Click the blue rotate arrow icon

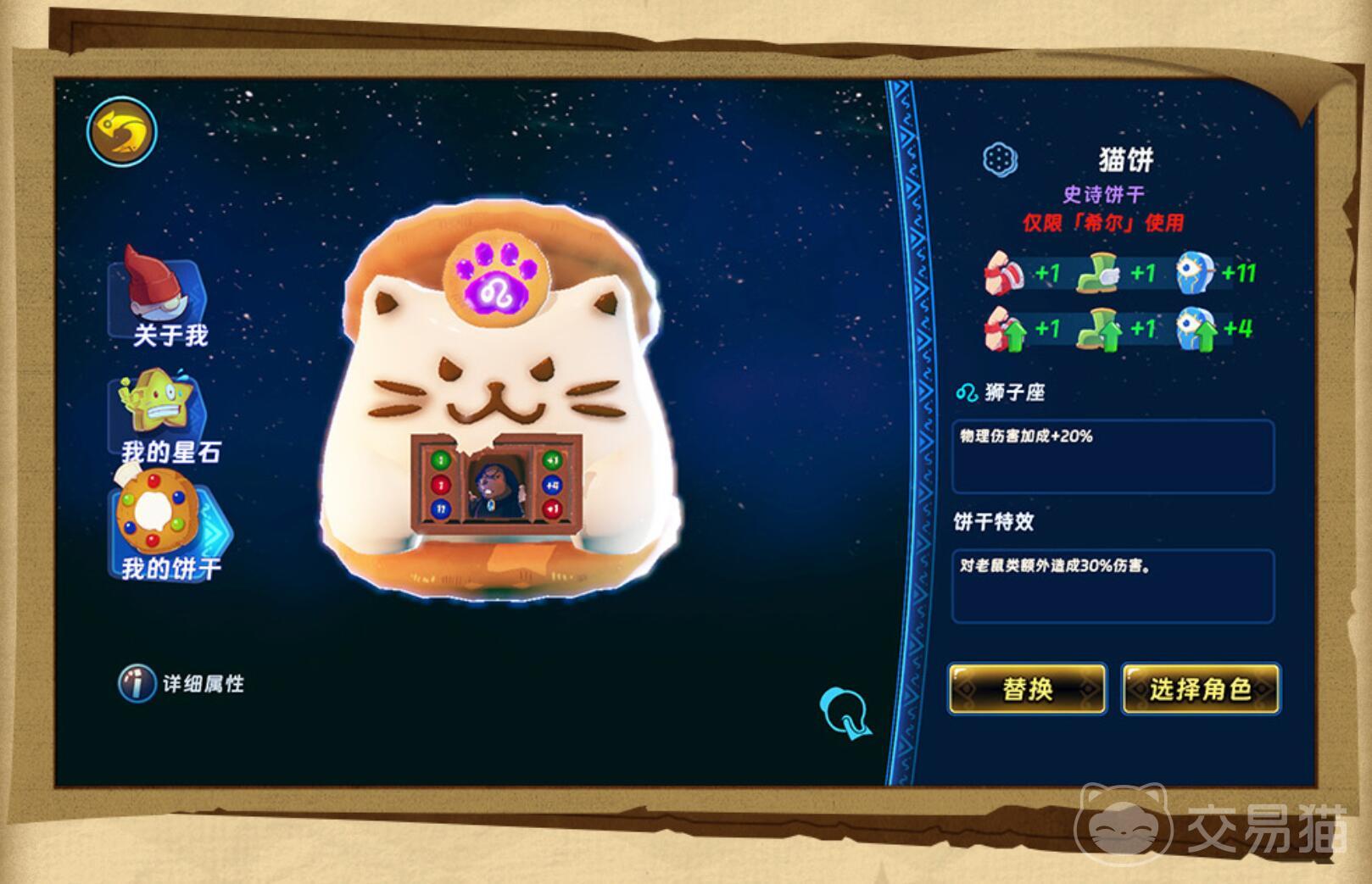pyautogui.click(x=845, y=712)
